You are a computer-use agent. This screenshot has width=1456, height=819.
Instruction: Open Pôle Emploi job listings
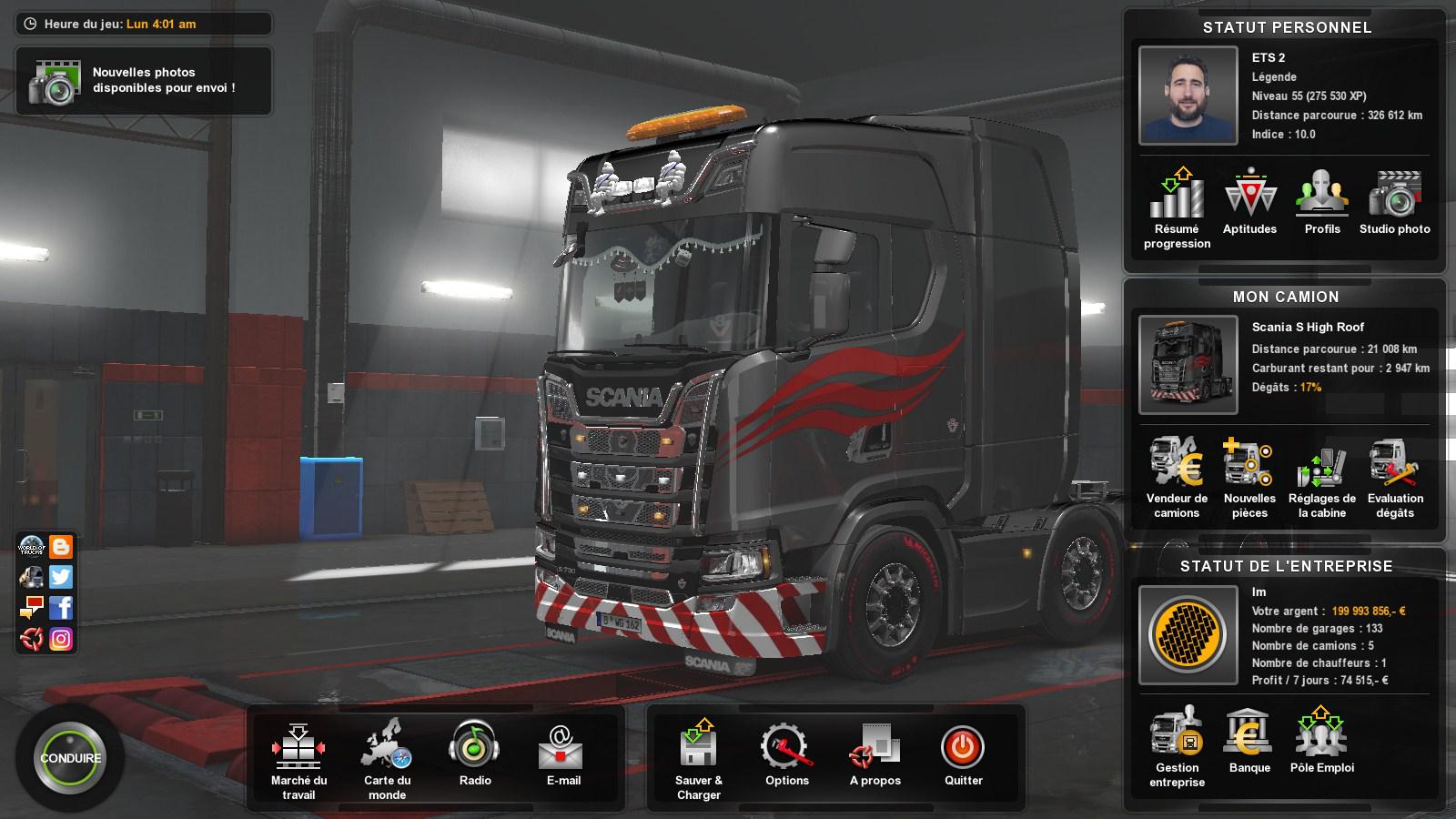click(1321, 733)
